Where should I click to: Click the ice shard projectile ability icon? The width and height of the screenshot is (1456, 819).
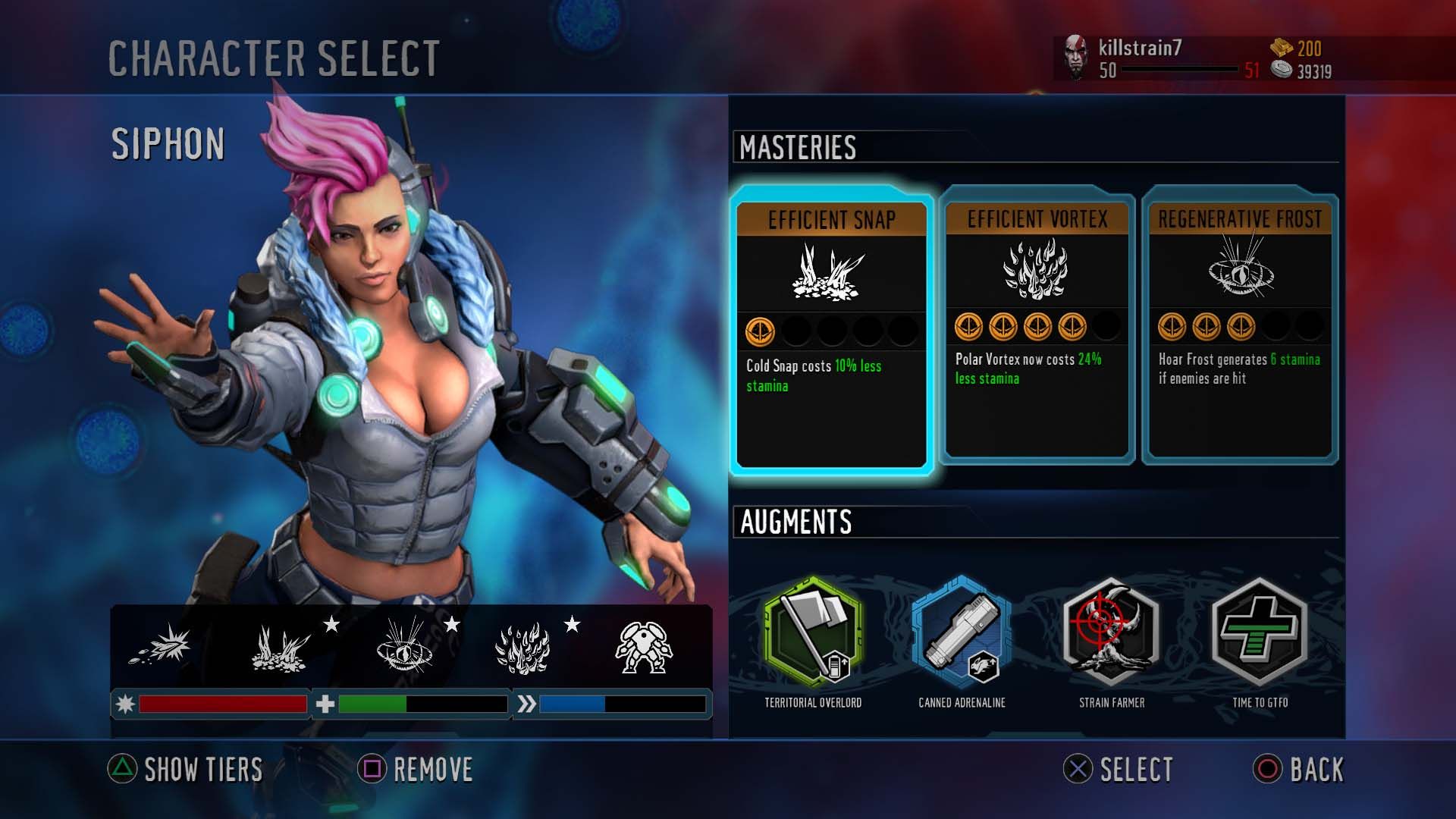162,647
